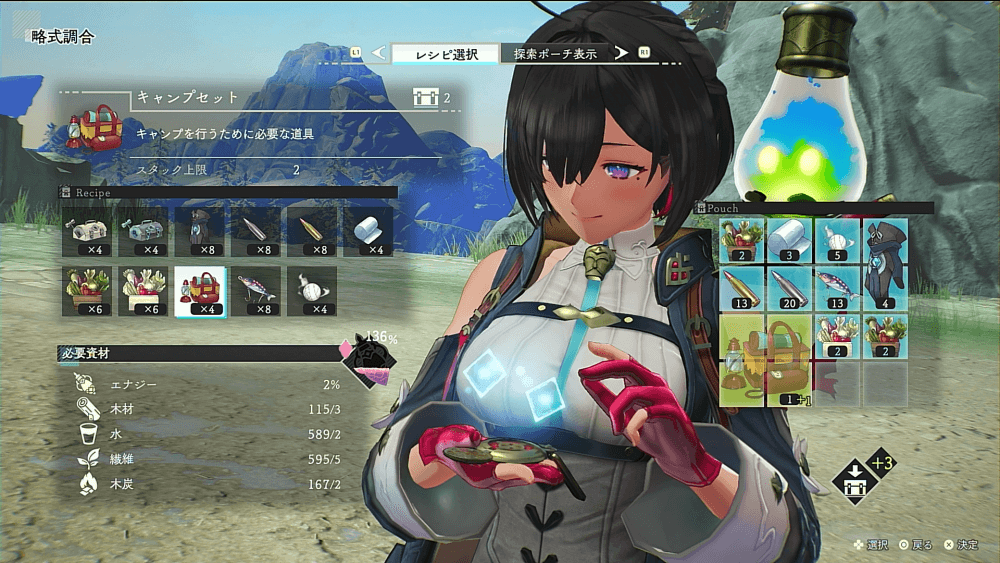Select the silver bullets in the pouch
The height and width of the screenshot is (563, 1000).
[x=790, y=288]
